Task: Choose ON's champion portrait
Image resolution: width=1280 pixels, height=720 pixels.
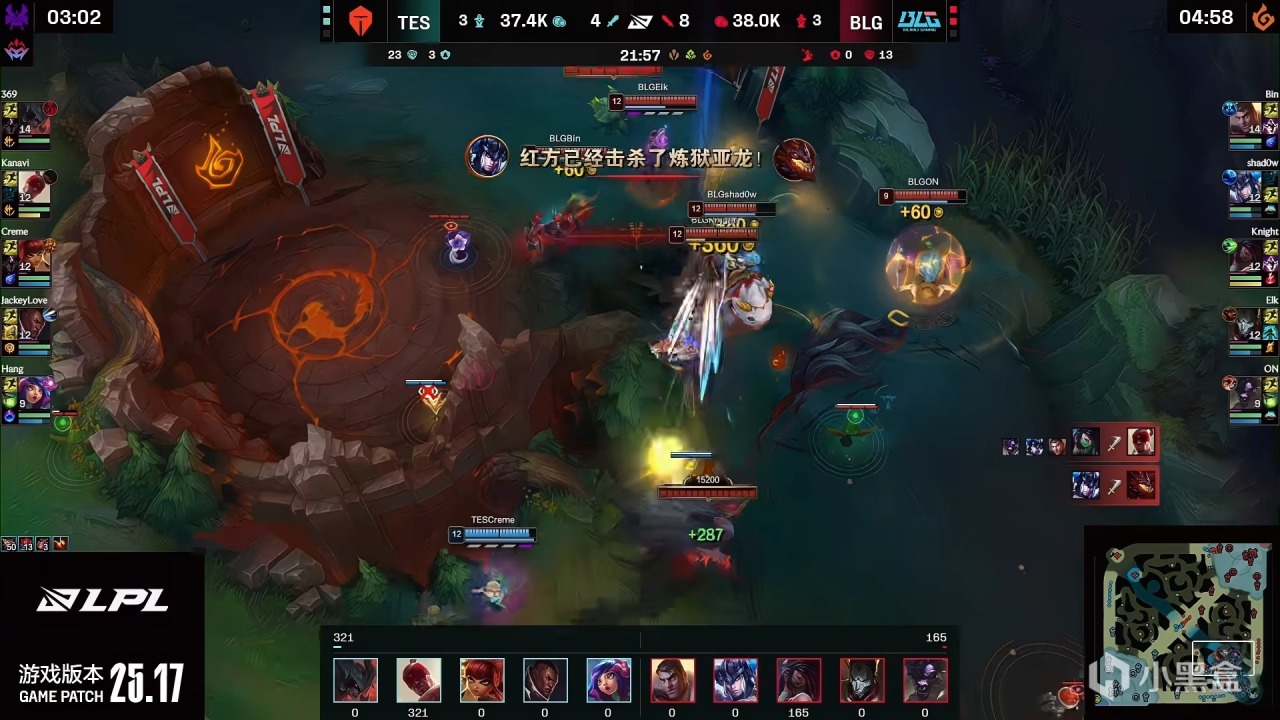Action: (x=1247, y=392)
